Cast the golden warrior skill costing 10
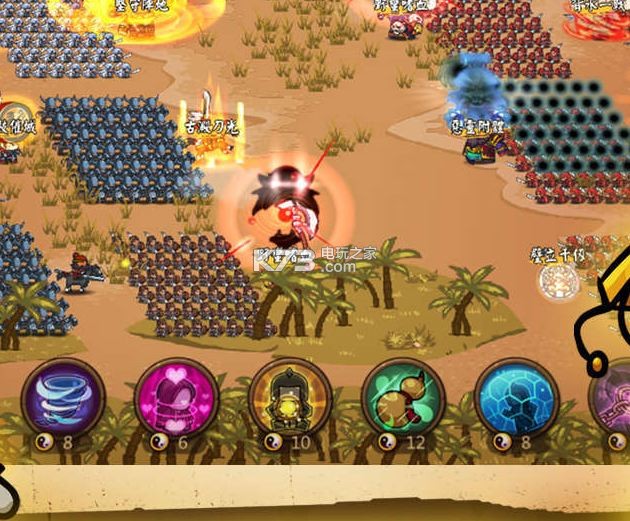 pos(289,397)
